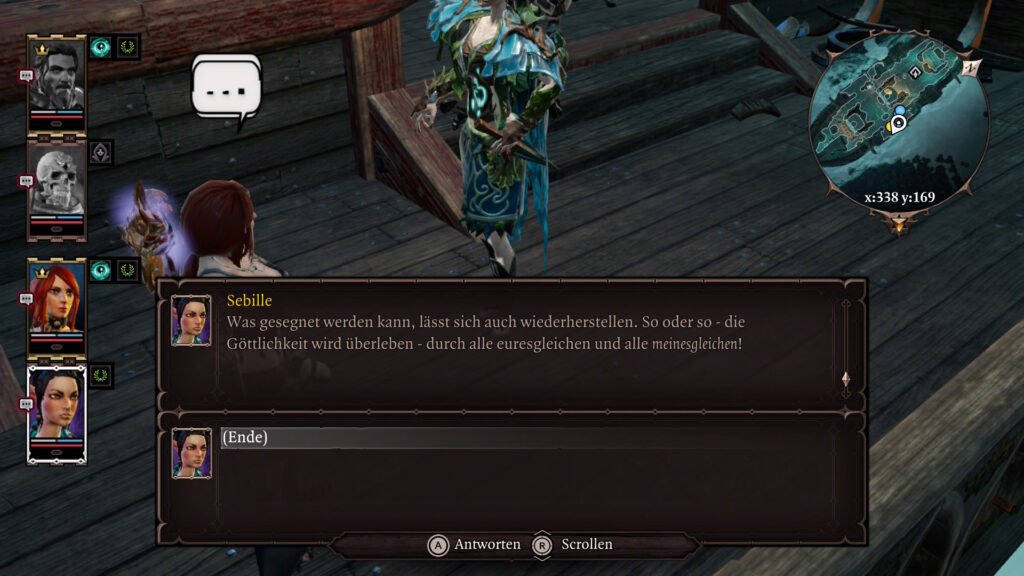Click the ellipsis speech bubble indicator
This screenshot has height=576, width=1024.
[x=227, y=90]
